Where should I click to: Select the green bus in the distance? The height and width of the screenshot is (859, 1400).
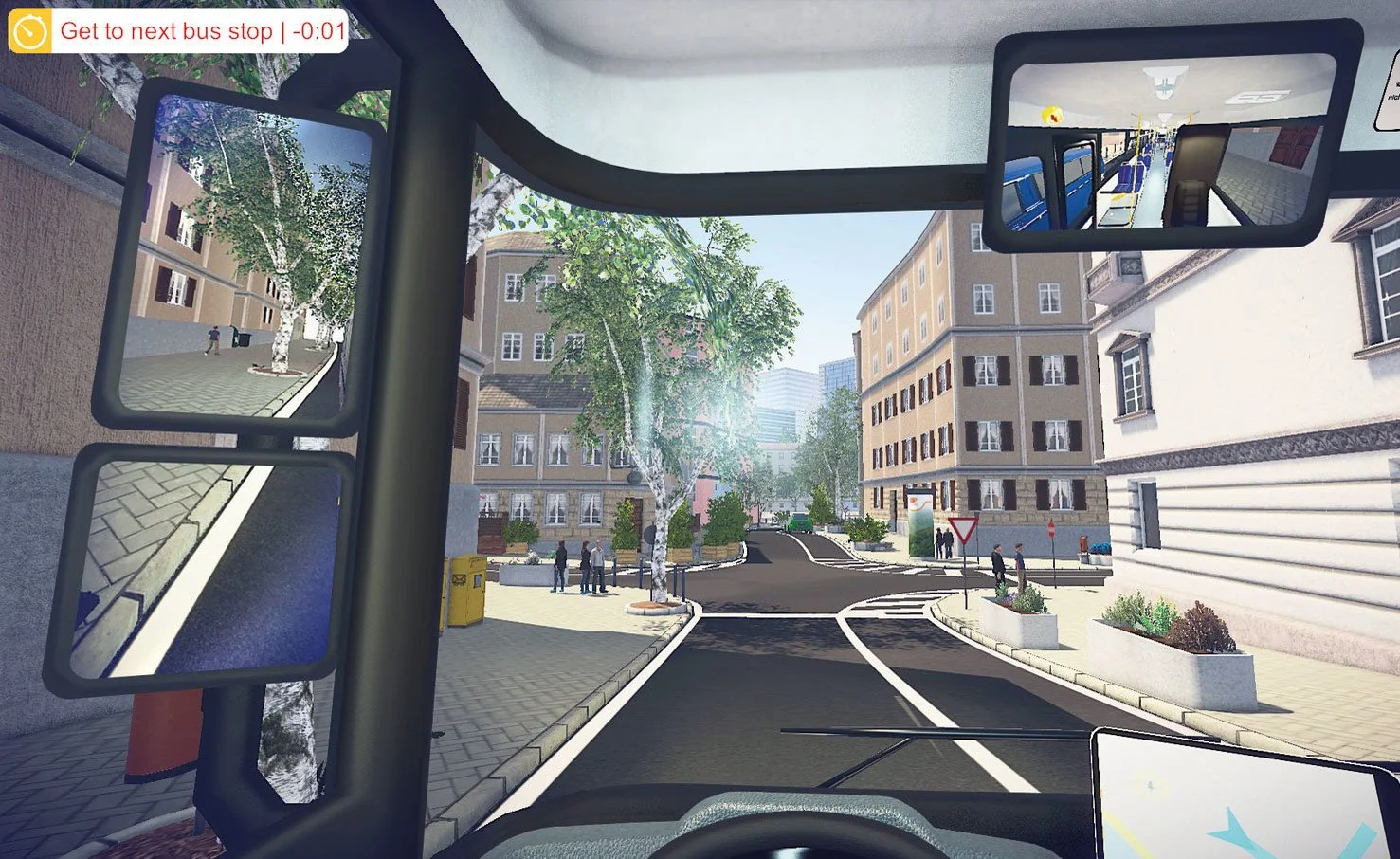[800, 522]
